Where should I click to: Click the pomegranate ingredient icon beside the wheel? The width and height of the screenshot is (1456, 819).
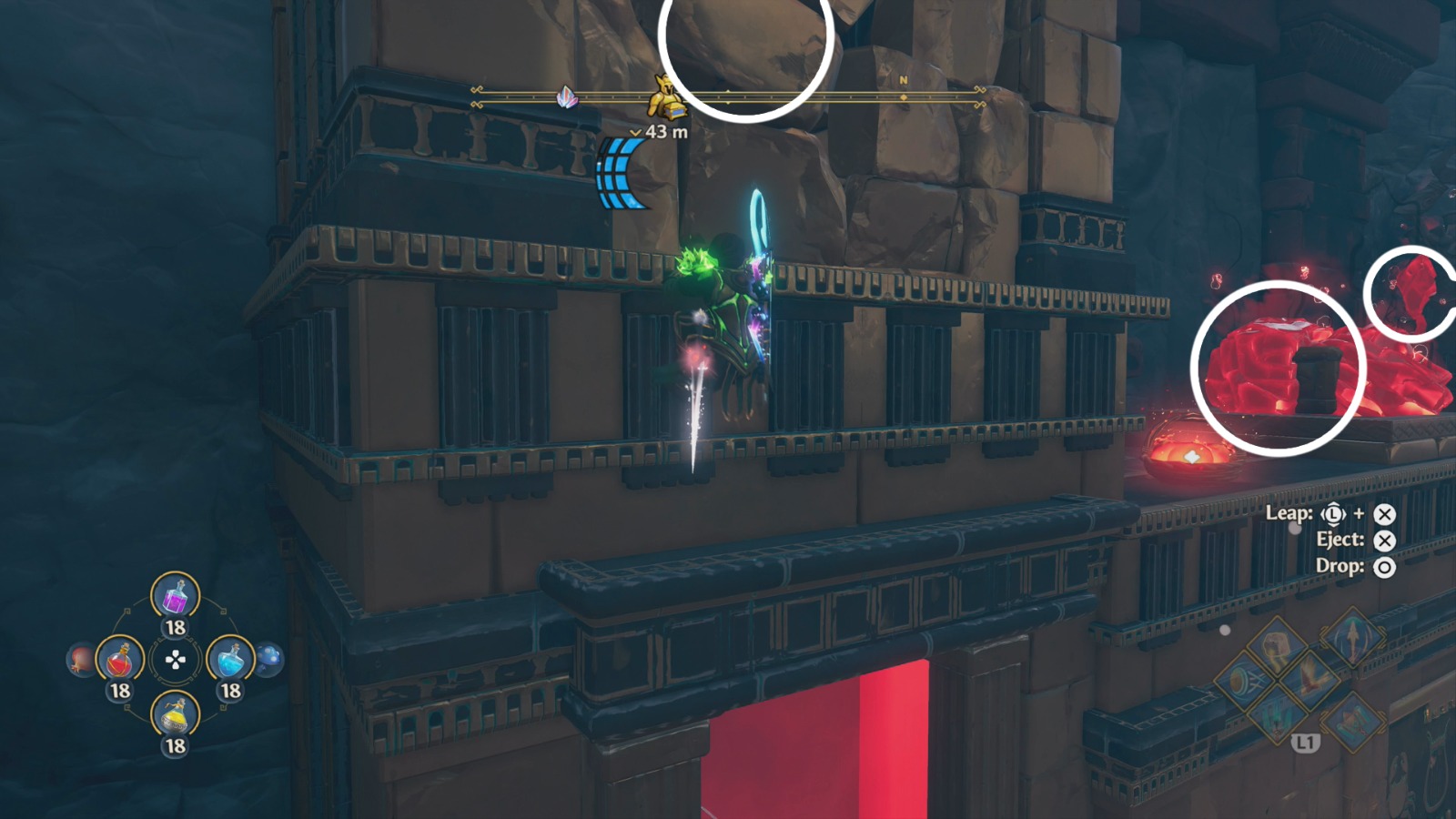click(80, 659)
